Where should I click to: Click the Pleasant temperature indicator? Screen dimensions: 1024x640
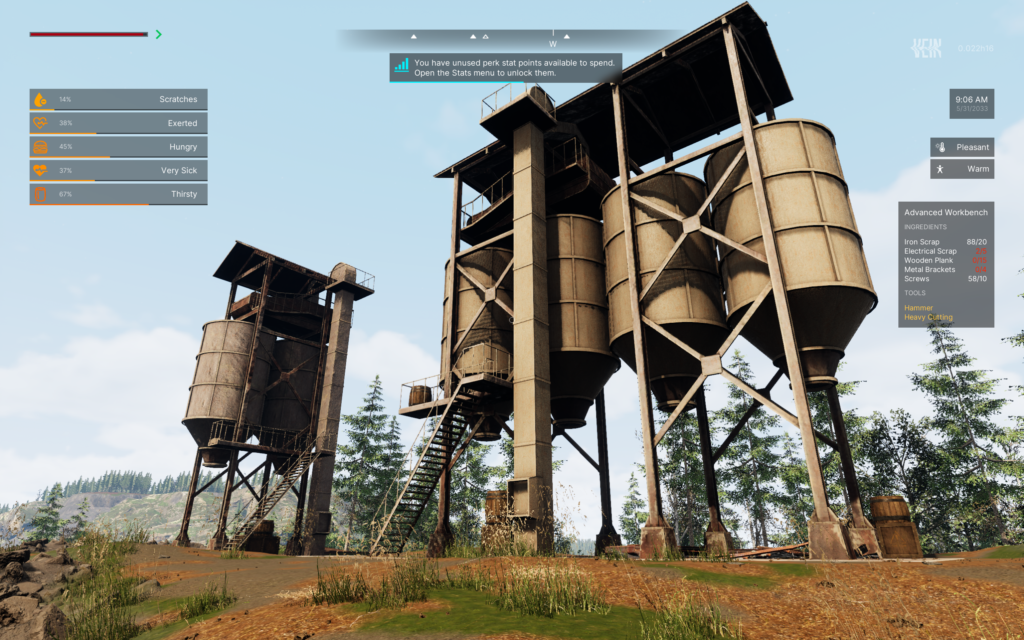coord(962,147)
